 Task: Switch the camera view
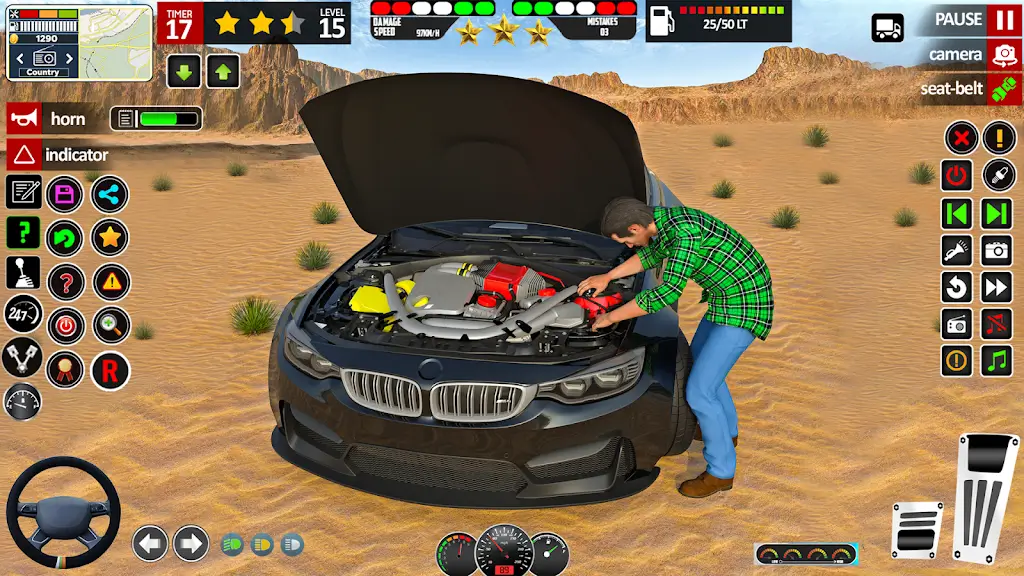click(x=1004, y=54)
